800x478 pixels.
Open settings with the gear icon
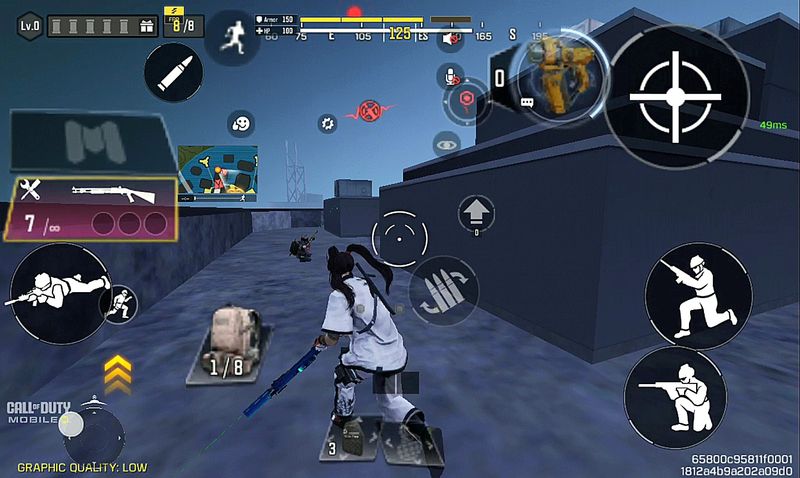326,123
